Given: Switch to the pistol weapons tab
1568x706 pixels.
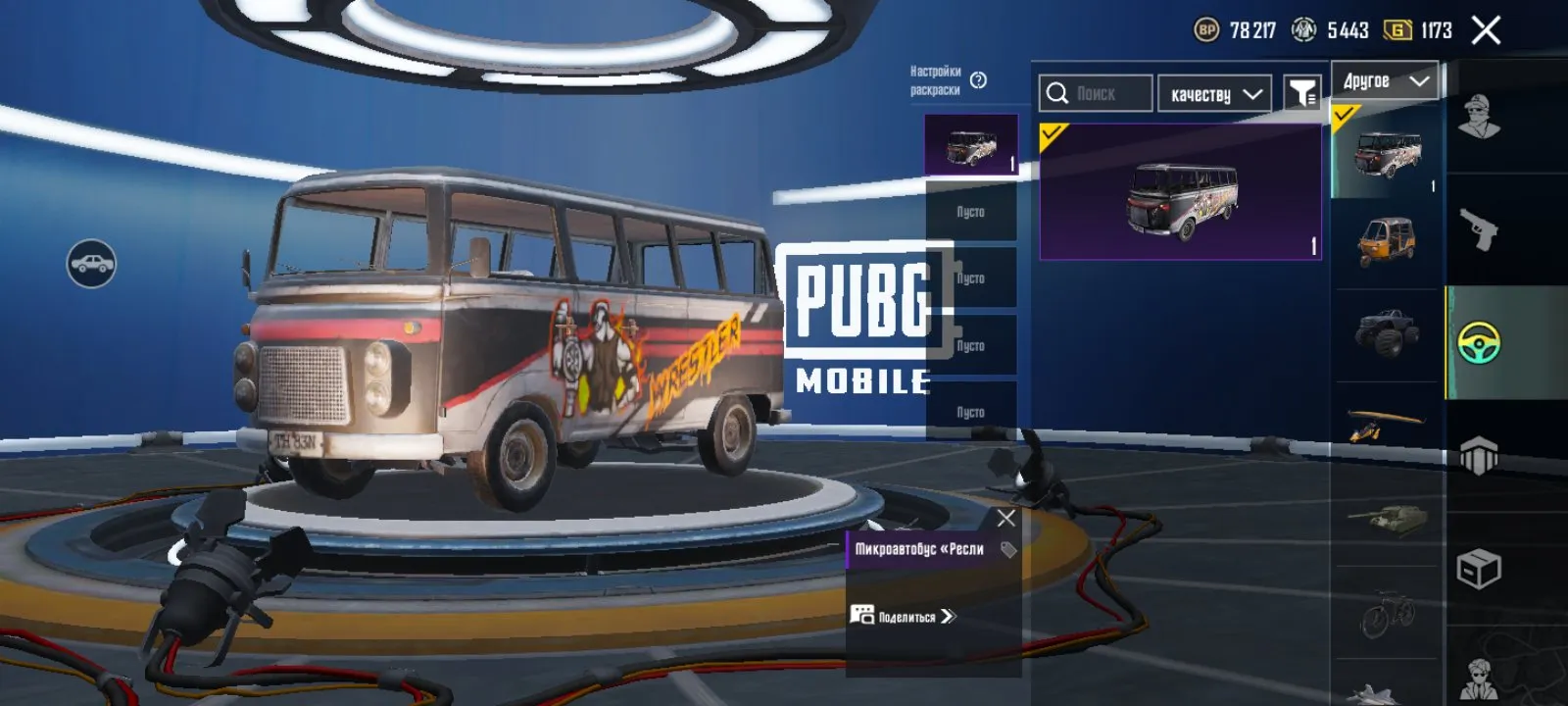Looking at the screenshot, I should [x=1478, y=230].
